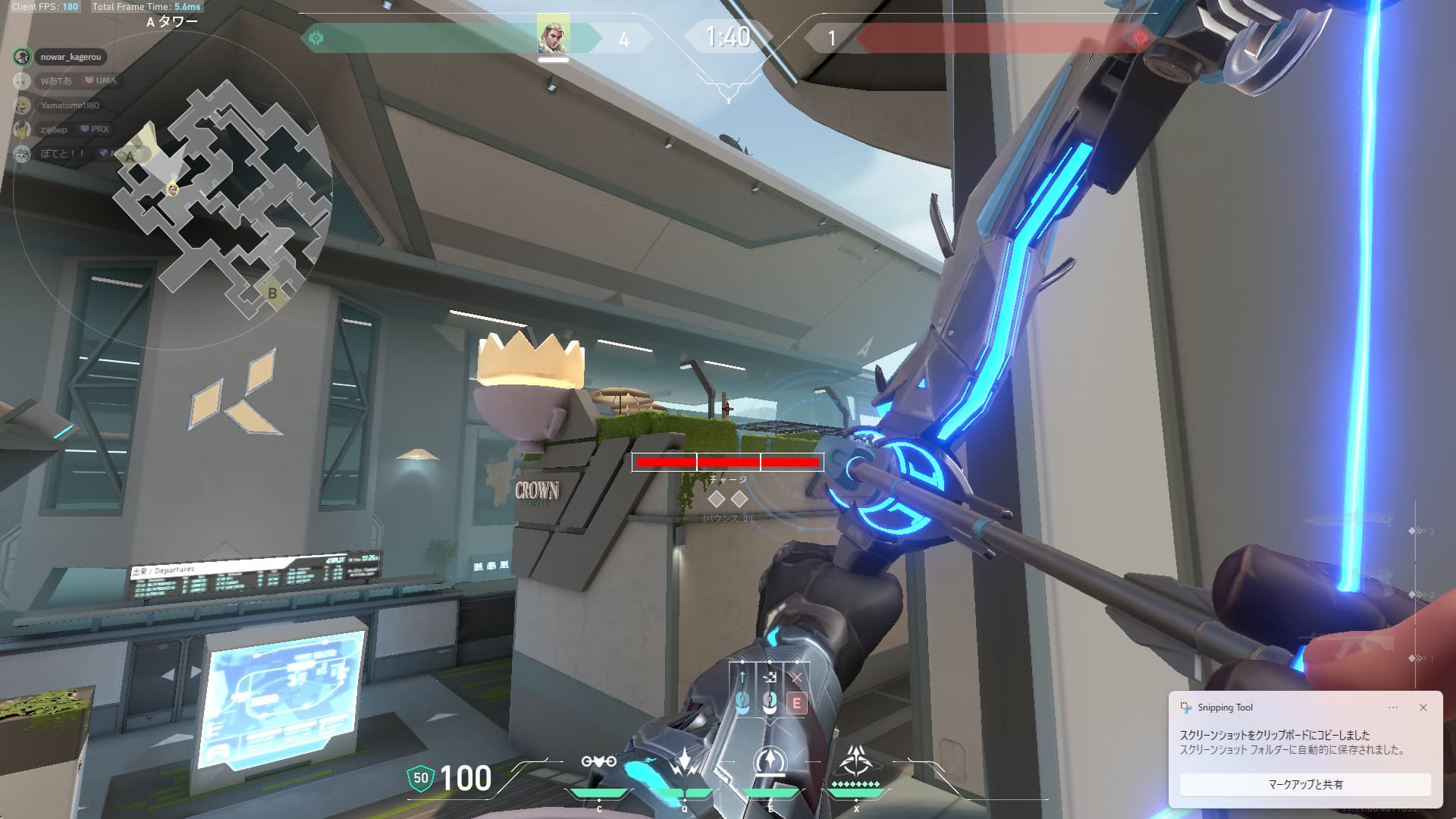This screenshot has width=1456, height=819.
Task: Click the green team emblem icon
Action: tap(316, 37)
